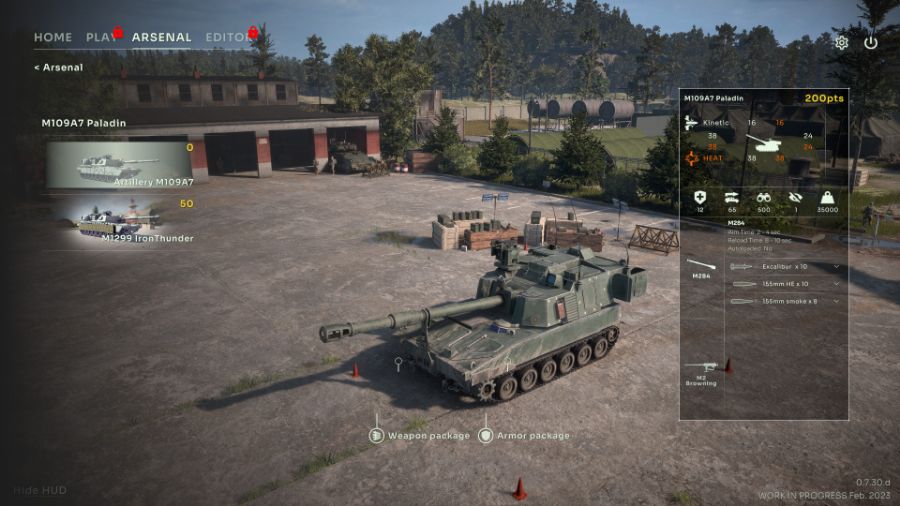Expand the Excalibur x 10 ammo dropdown
900x506 pixels.
pyautogui.click(x=786, y=267)
